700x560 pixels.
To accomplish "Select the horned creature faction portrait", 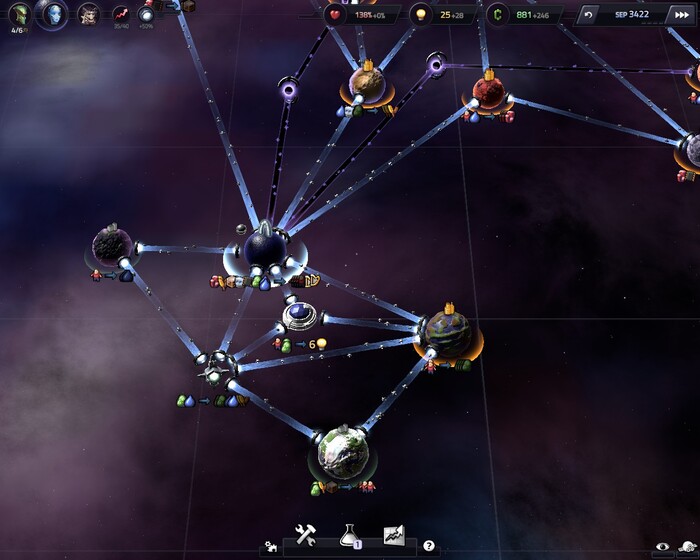I will pyautogui.click(x=89, y=15).
